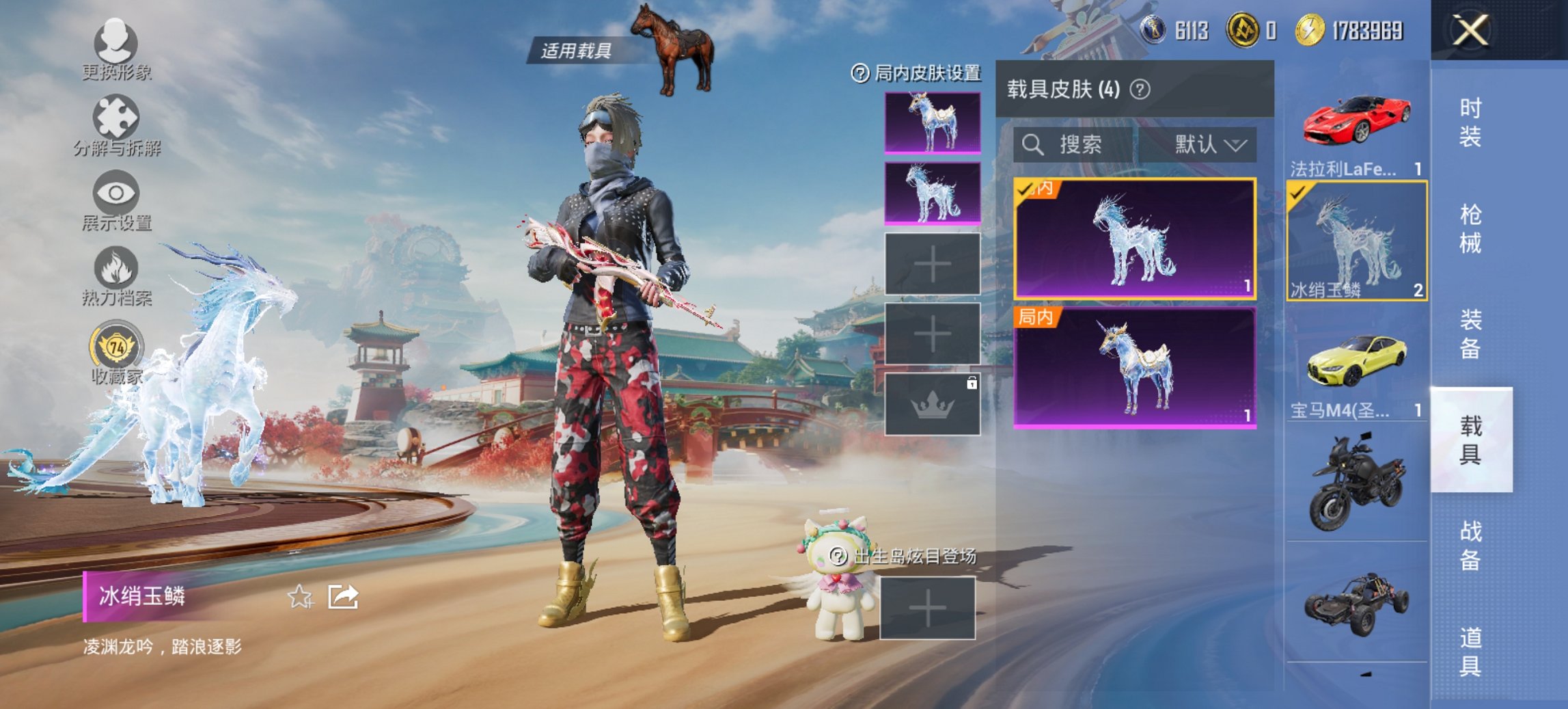Open the search magnifier in vehicle skins
The width and height of the screenshot is (1568, 709).
pyautogui.click(x=1032, y=145)
